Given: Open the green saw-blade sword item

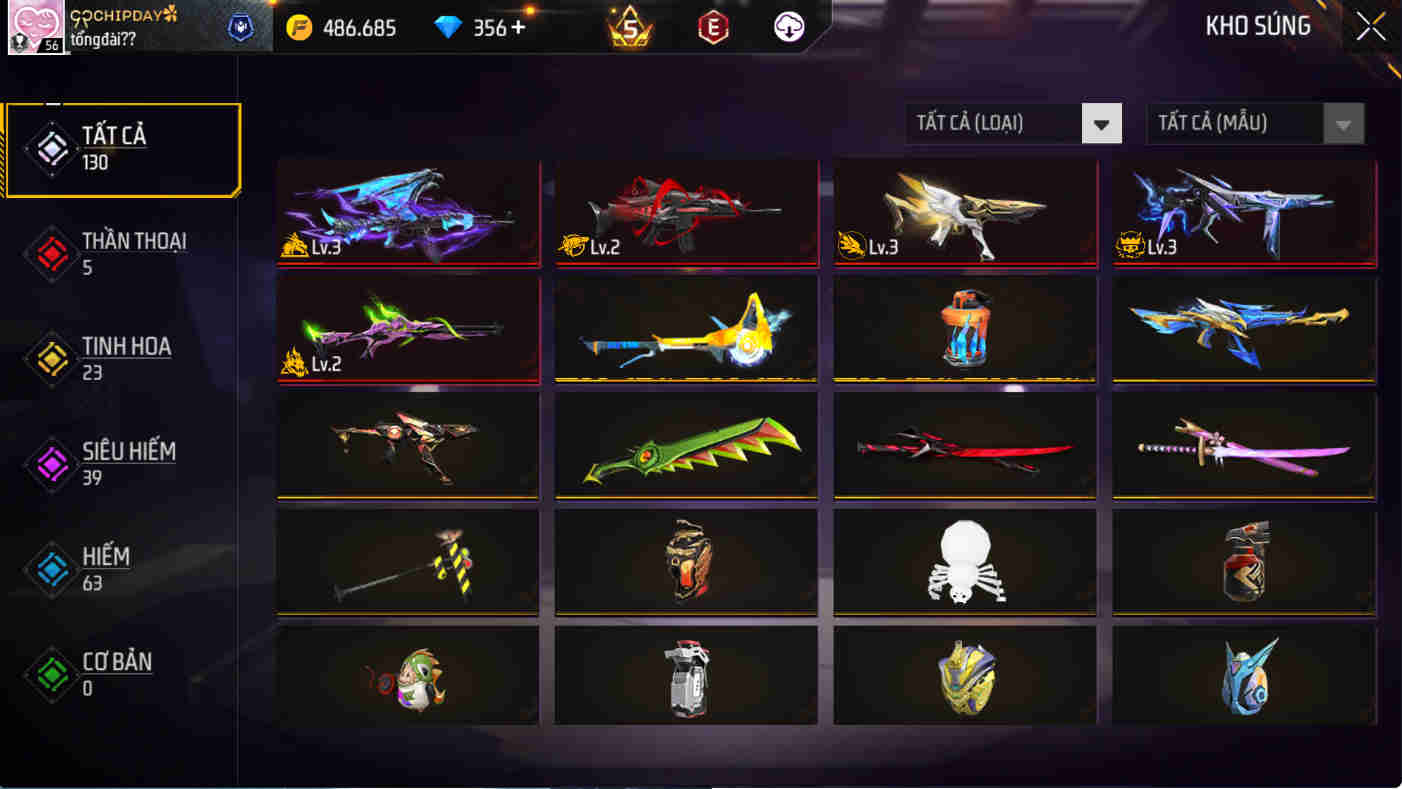Looking at the screenshot, I should (686, 445).
